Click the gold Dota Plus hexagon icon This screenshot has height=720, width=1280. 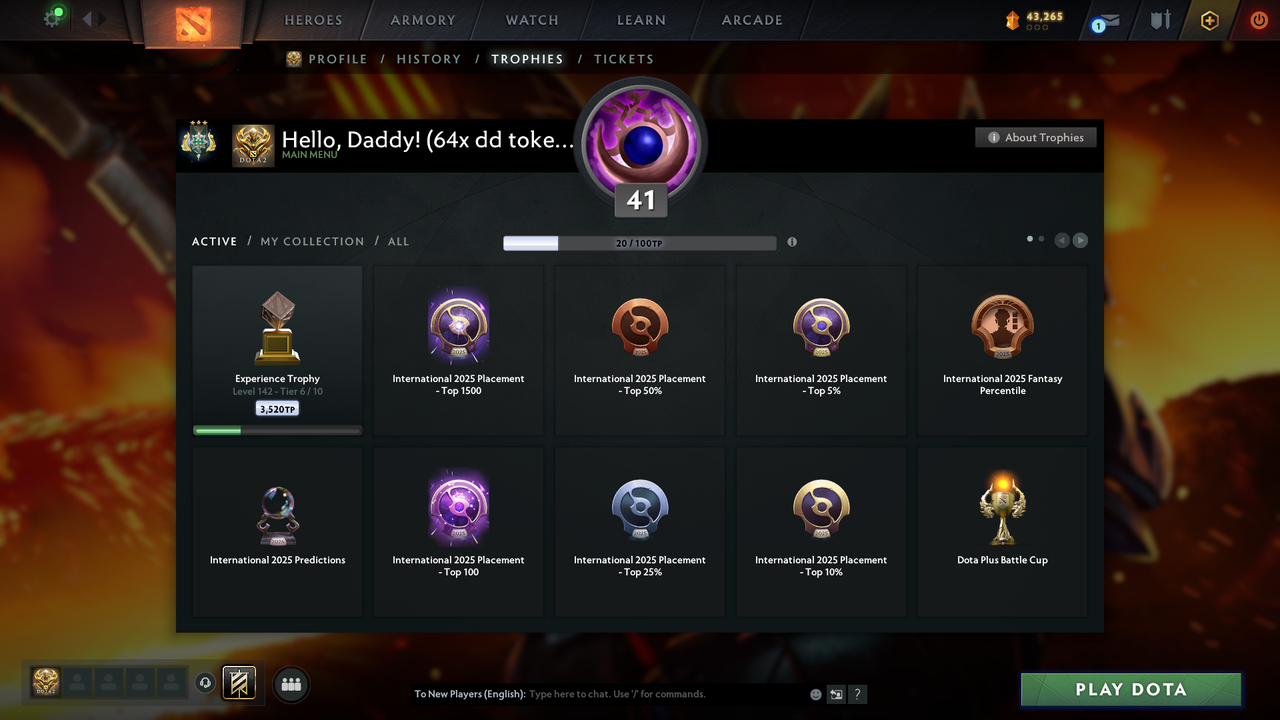[1209, 20]
